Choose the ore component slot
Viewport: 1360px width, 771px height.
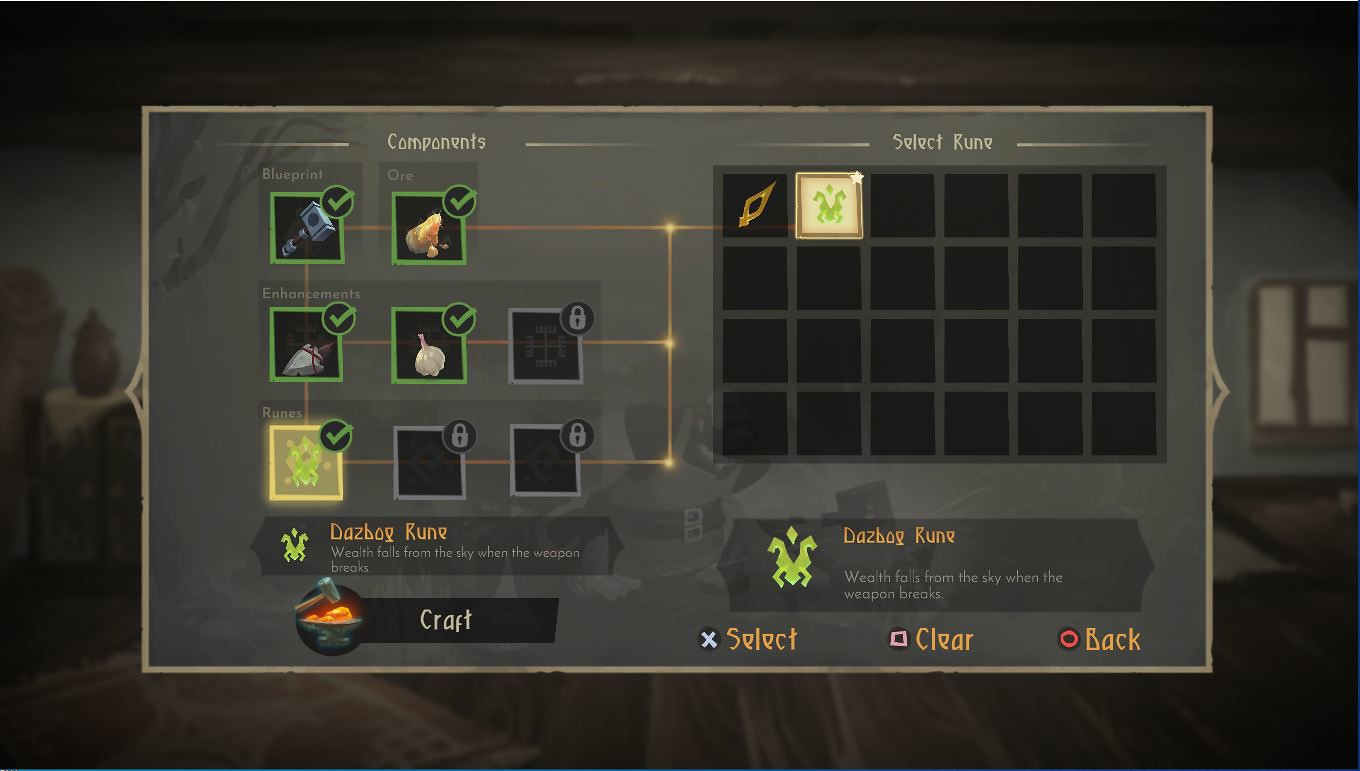pos(428,229)
